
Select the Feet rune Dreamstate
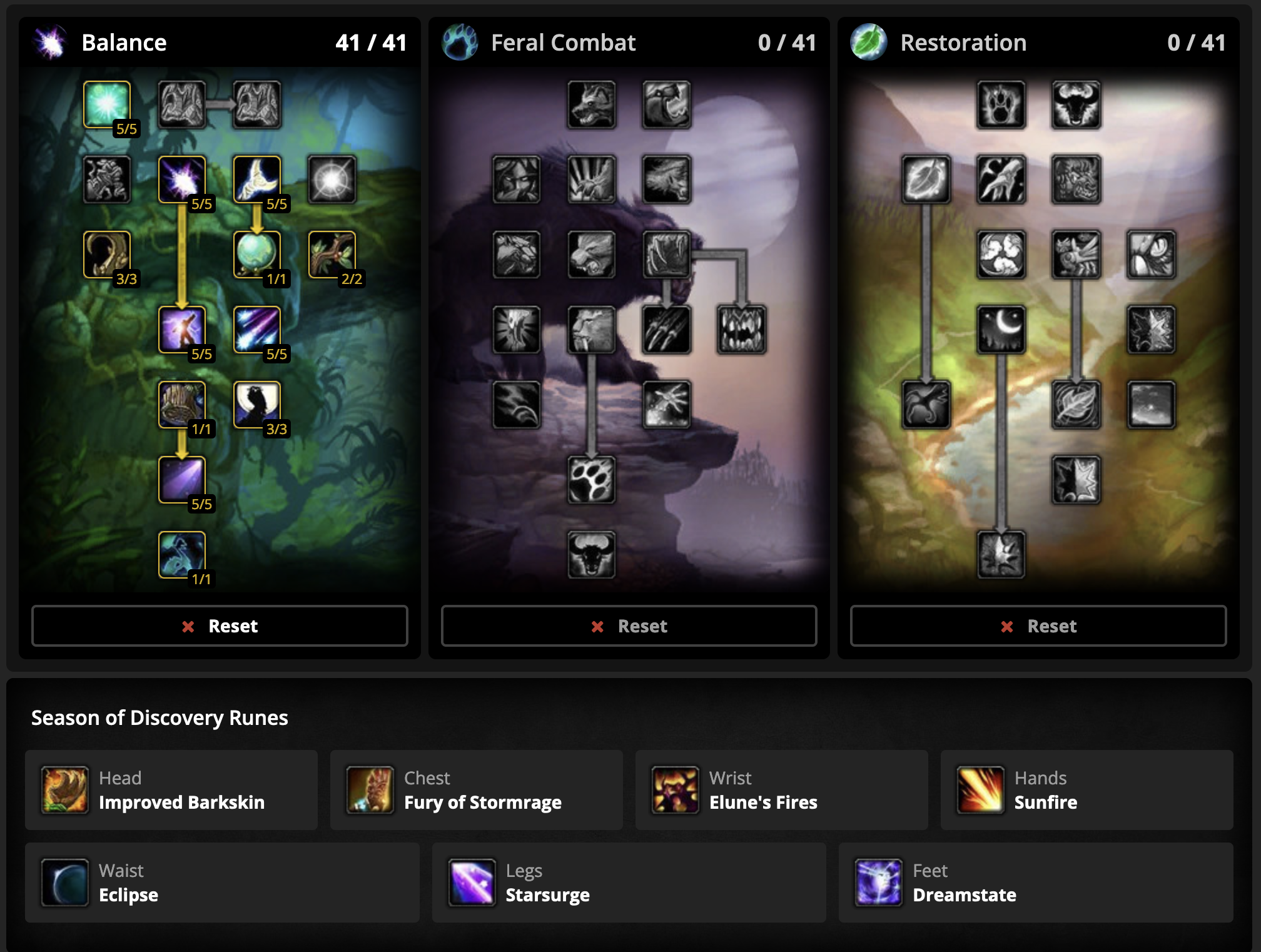click(1035, 883)
